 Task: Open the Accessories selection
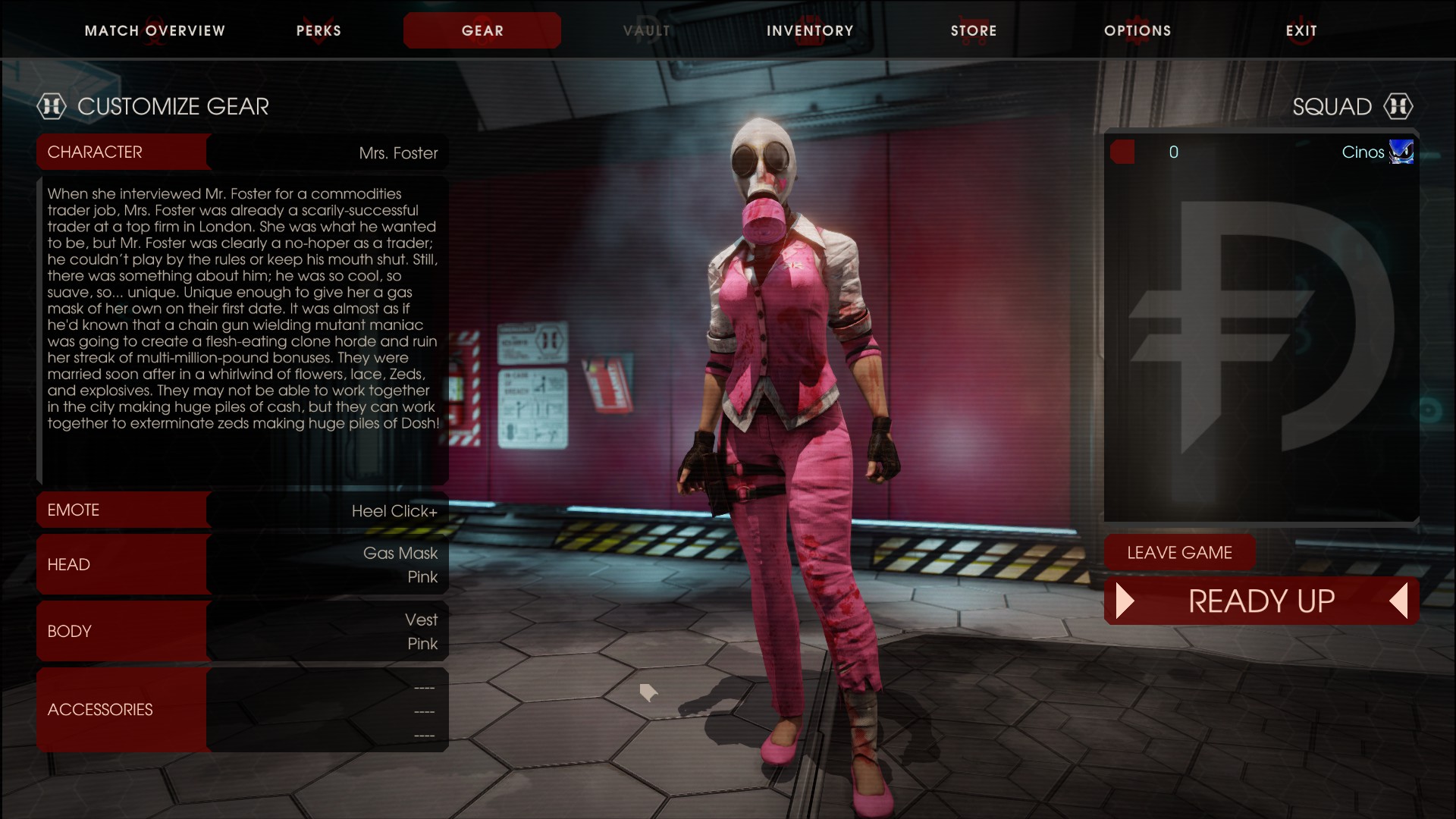[243, 710]
